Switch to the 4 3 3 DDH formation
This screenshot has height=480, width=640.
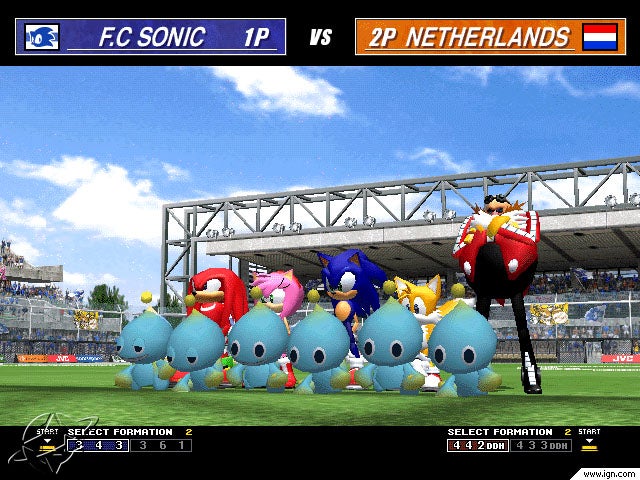[542, 445]
